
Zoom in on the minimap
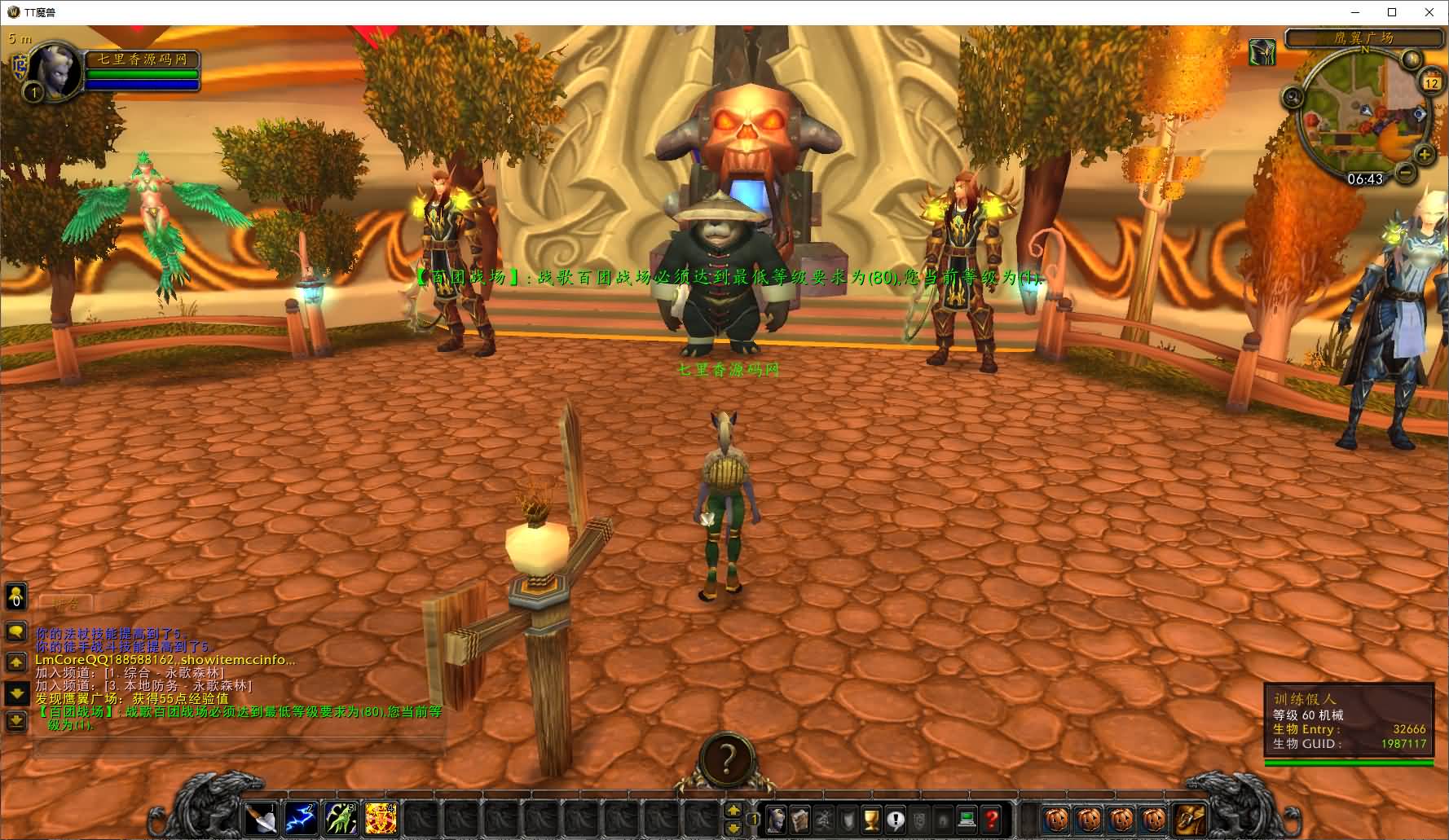(x=1425, y=154)
